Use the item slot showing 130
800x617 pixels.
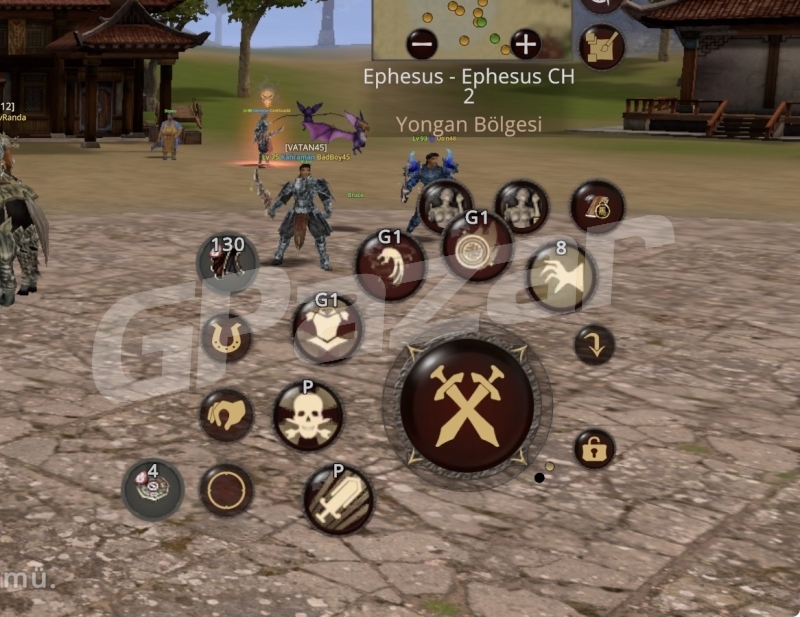[x=228, y=262]
